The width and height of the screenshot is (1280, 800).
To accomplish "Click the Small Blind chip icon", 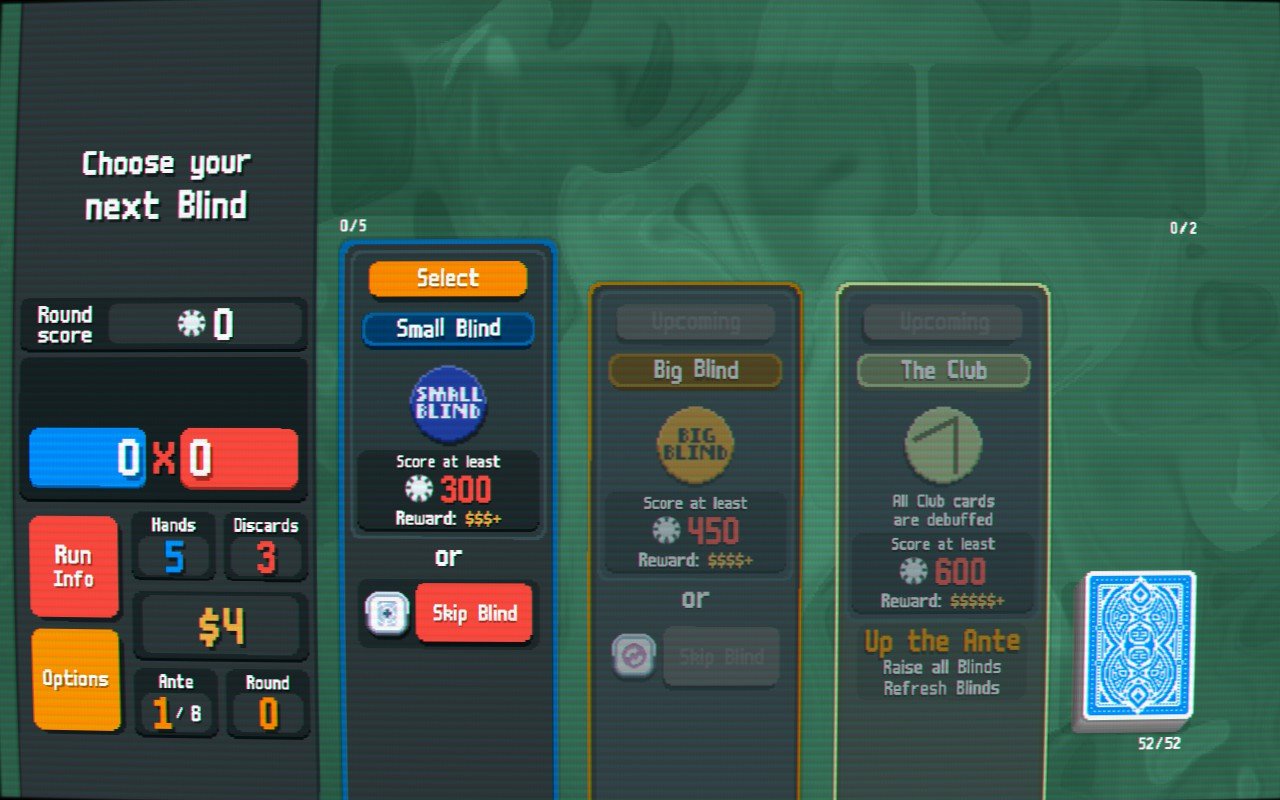I will click(x=447, y=404).
